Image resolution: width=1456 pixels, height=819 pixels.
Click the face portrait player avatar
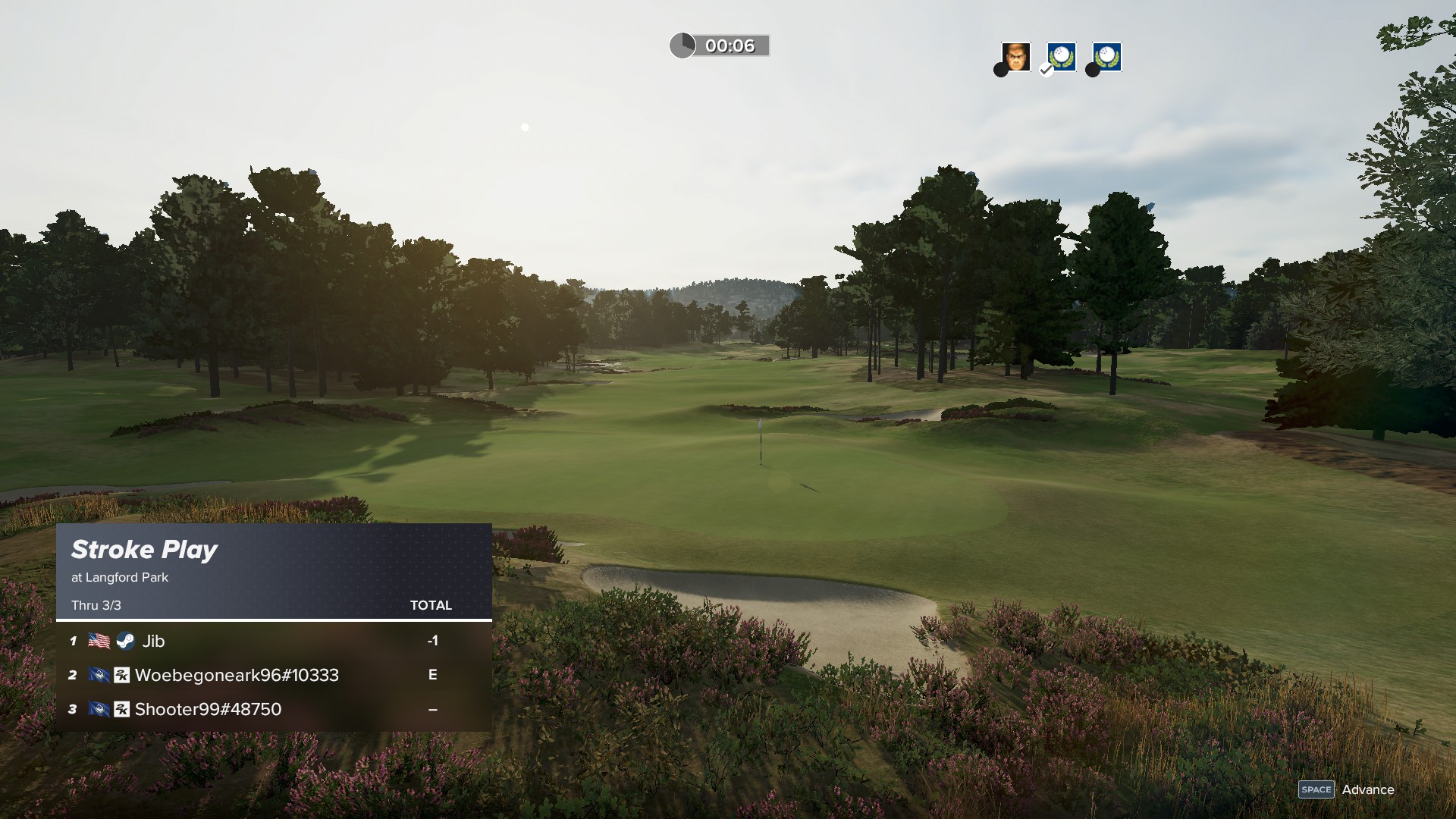tap(1015, 57)
